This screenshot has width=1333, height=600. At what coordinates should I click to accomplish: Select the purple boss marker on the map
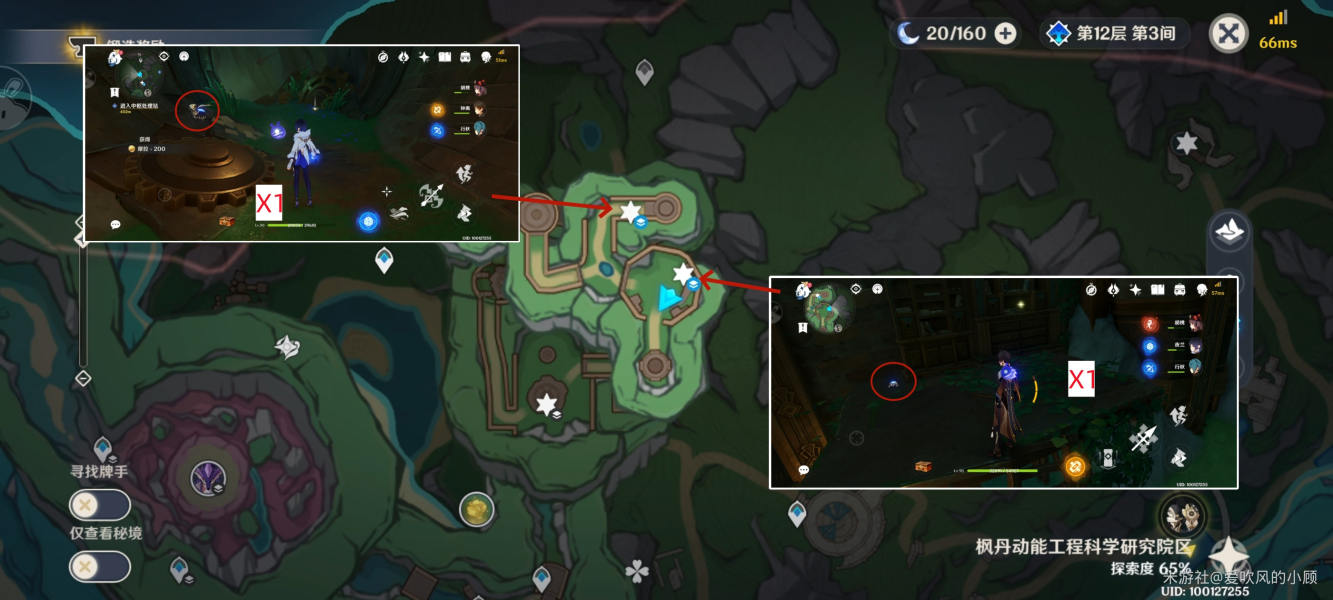[208, 479]
